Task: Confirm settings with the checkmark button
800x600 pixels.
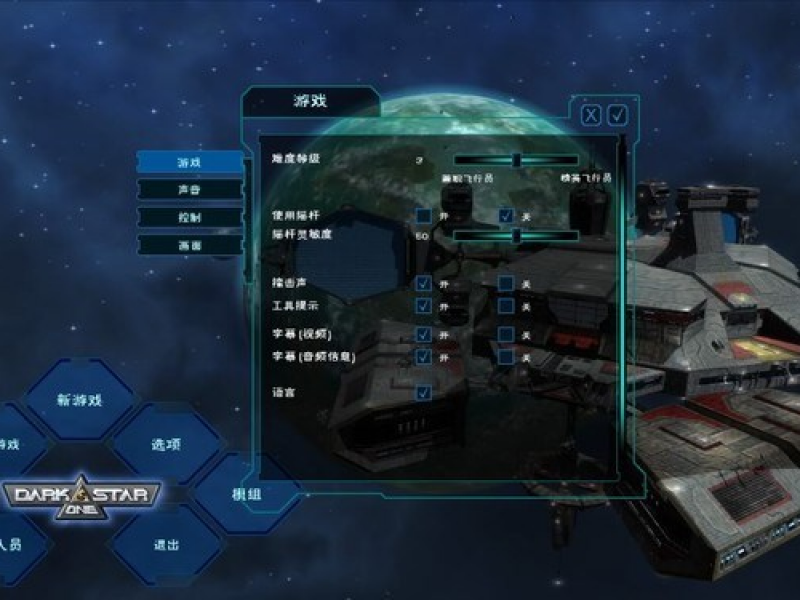Action: tap(618, 115)
